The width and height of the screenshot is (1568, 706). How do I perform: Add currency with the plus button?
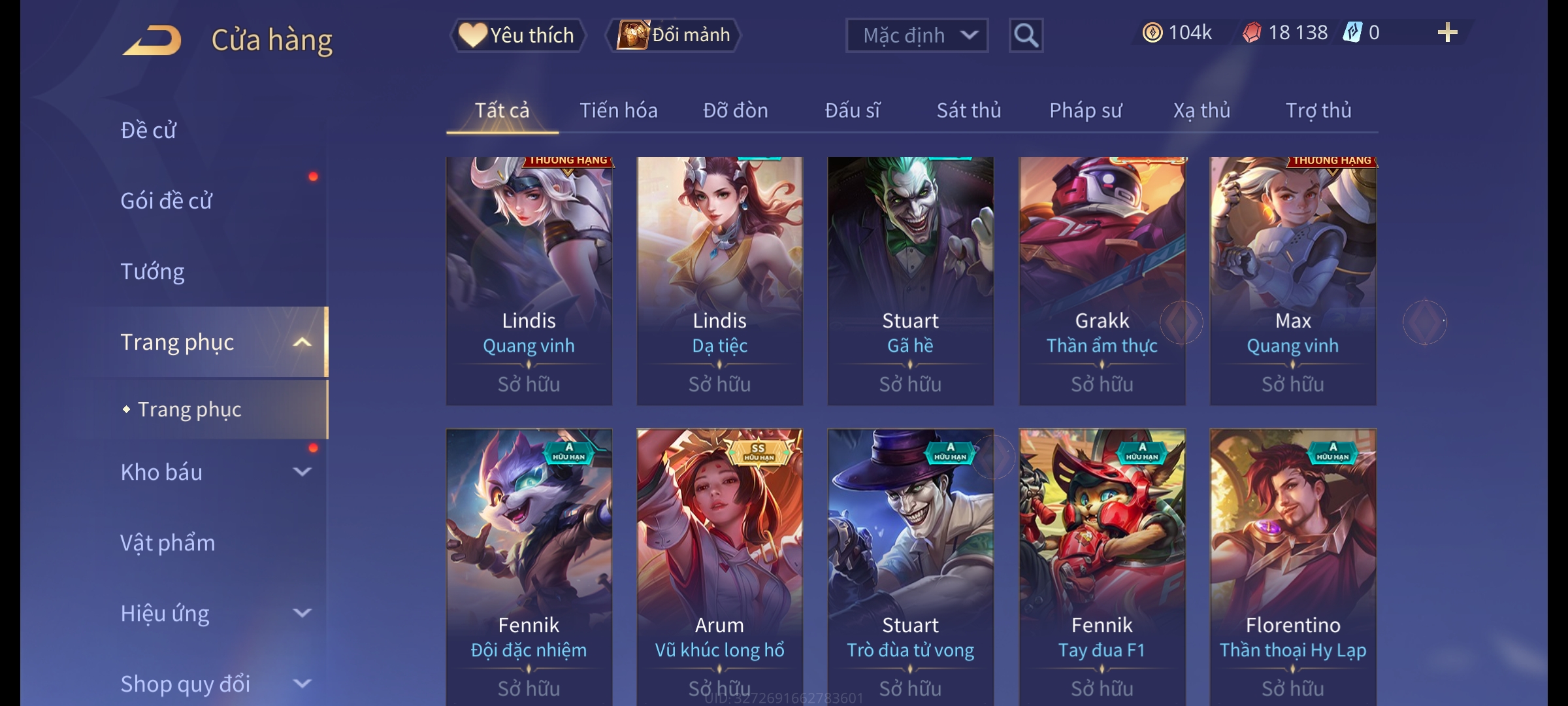point(1447,33)
